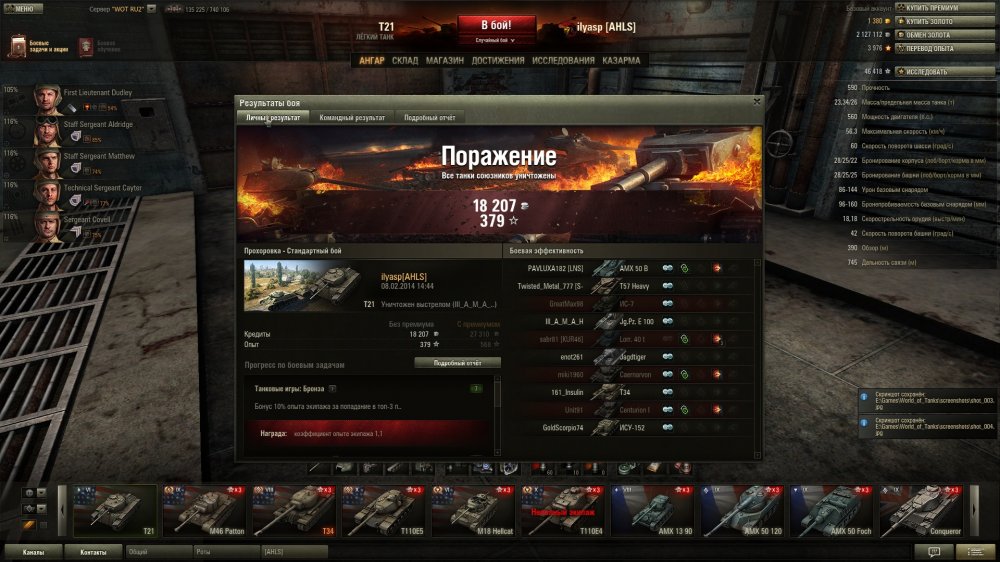Open the МЕНЮ button
Screen dimensions: 1000x562
23,8
